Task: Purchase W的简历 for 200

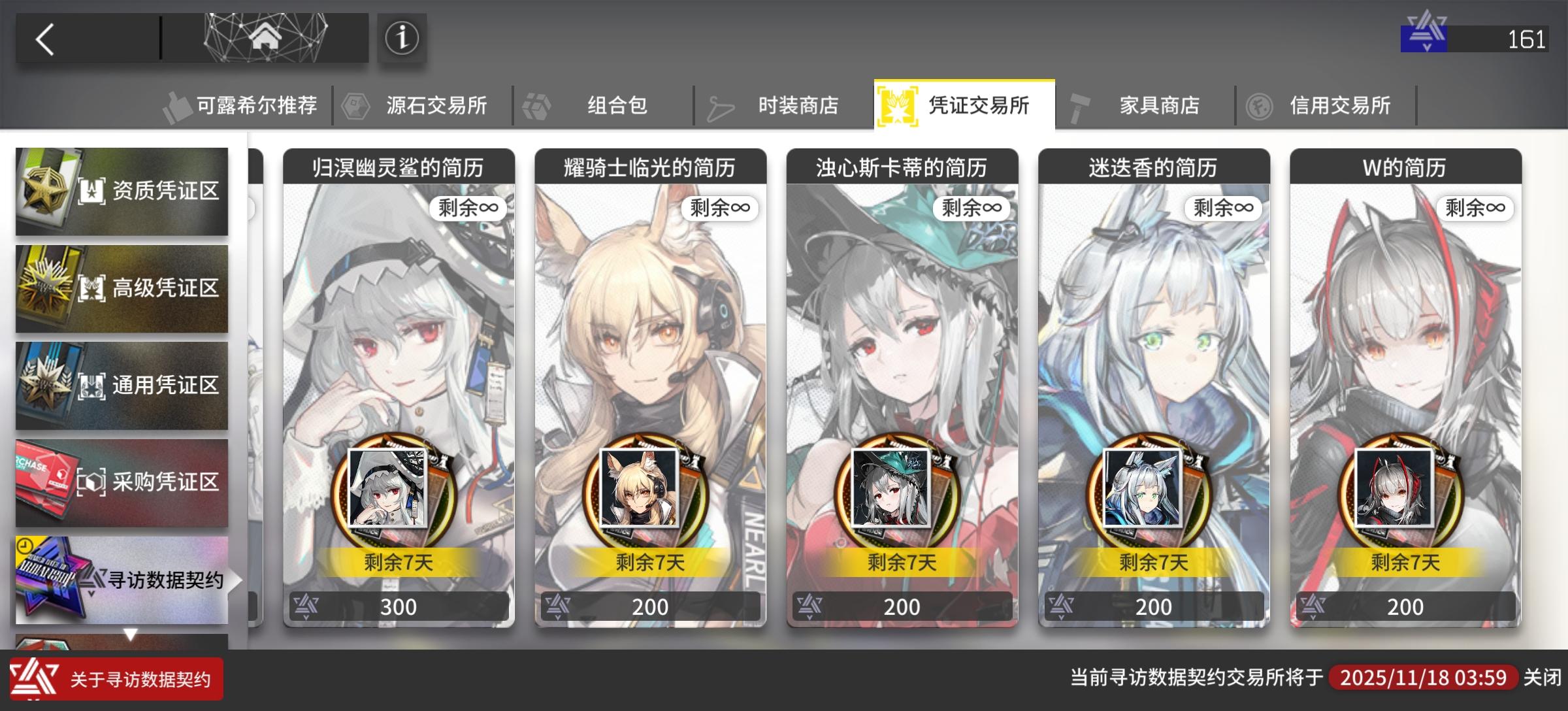Action: (x=1403, y=606)
